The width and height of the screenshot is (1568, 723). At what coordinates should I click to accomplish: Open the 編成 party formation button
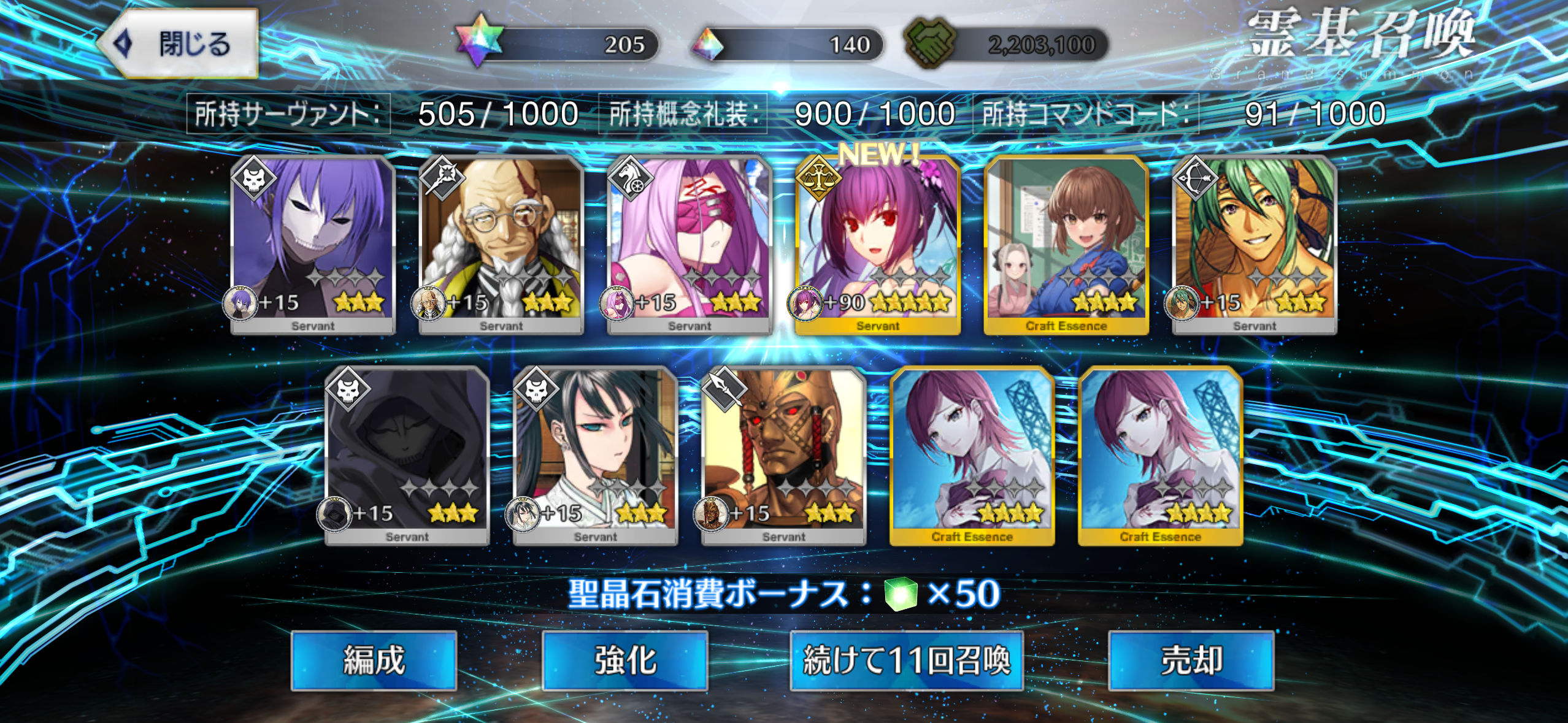(x=374, y=660)
